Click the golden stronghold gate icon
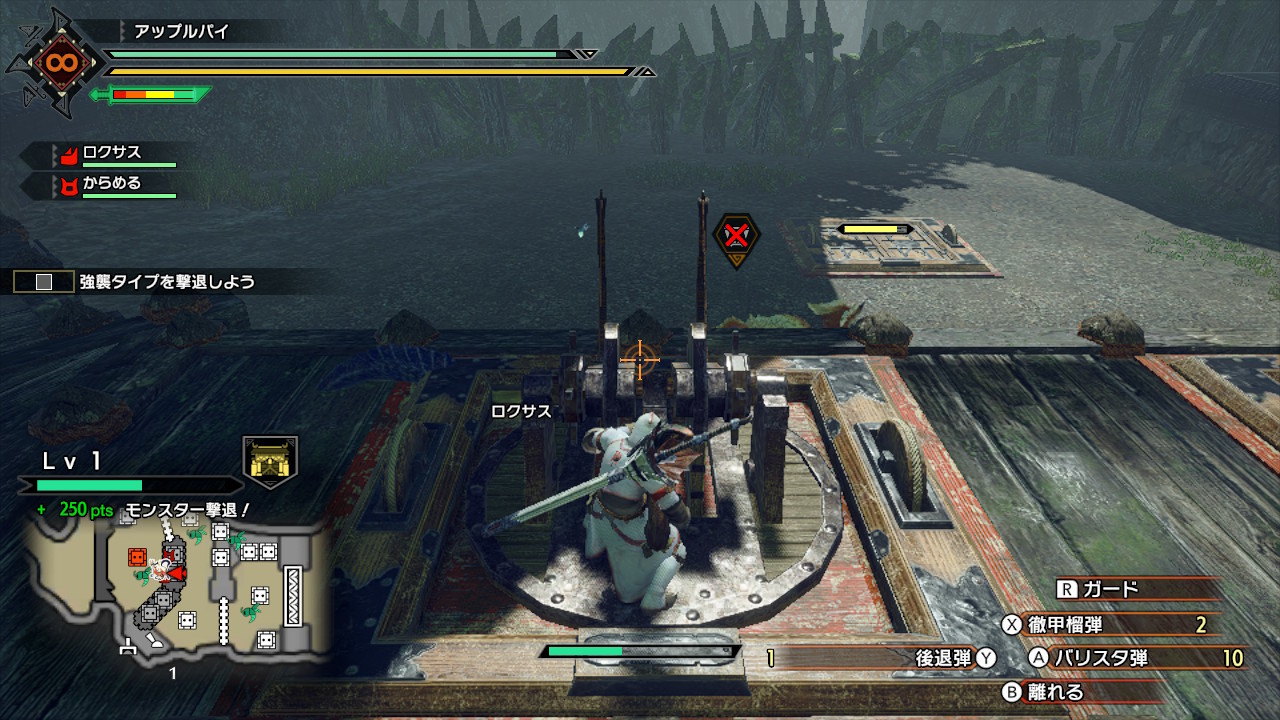The image size is (1280, 720). click(x=270, y=461)
